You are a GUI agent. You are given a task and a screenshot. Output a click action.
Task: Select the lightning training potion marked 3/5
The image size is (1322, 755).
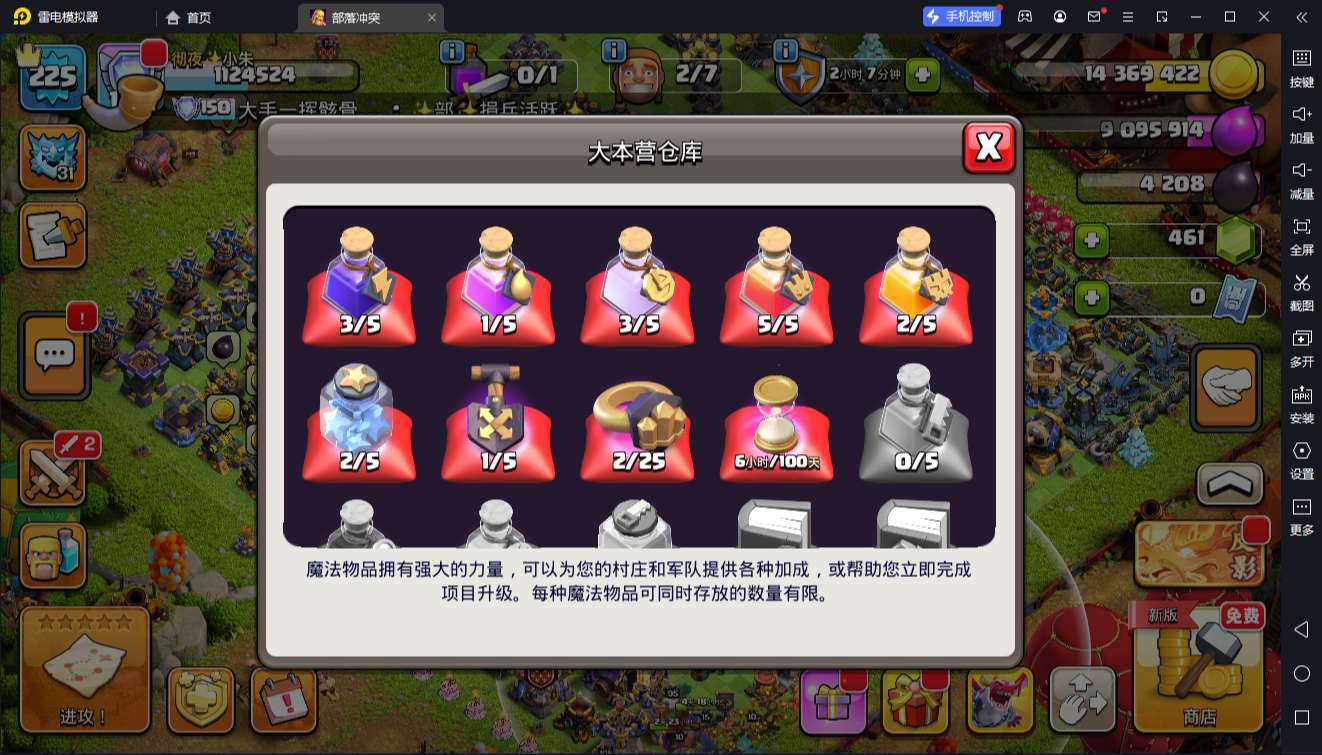tap(358, 285)
